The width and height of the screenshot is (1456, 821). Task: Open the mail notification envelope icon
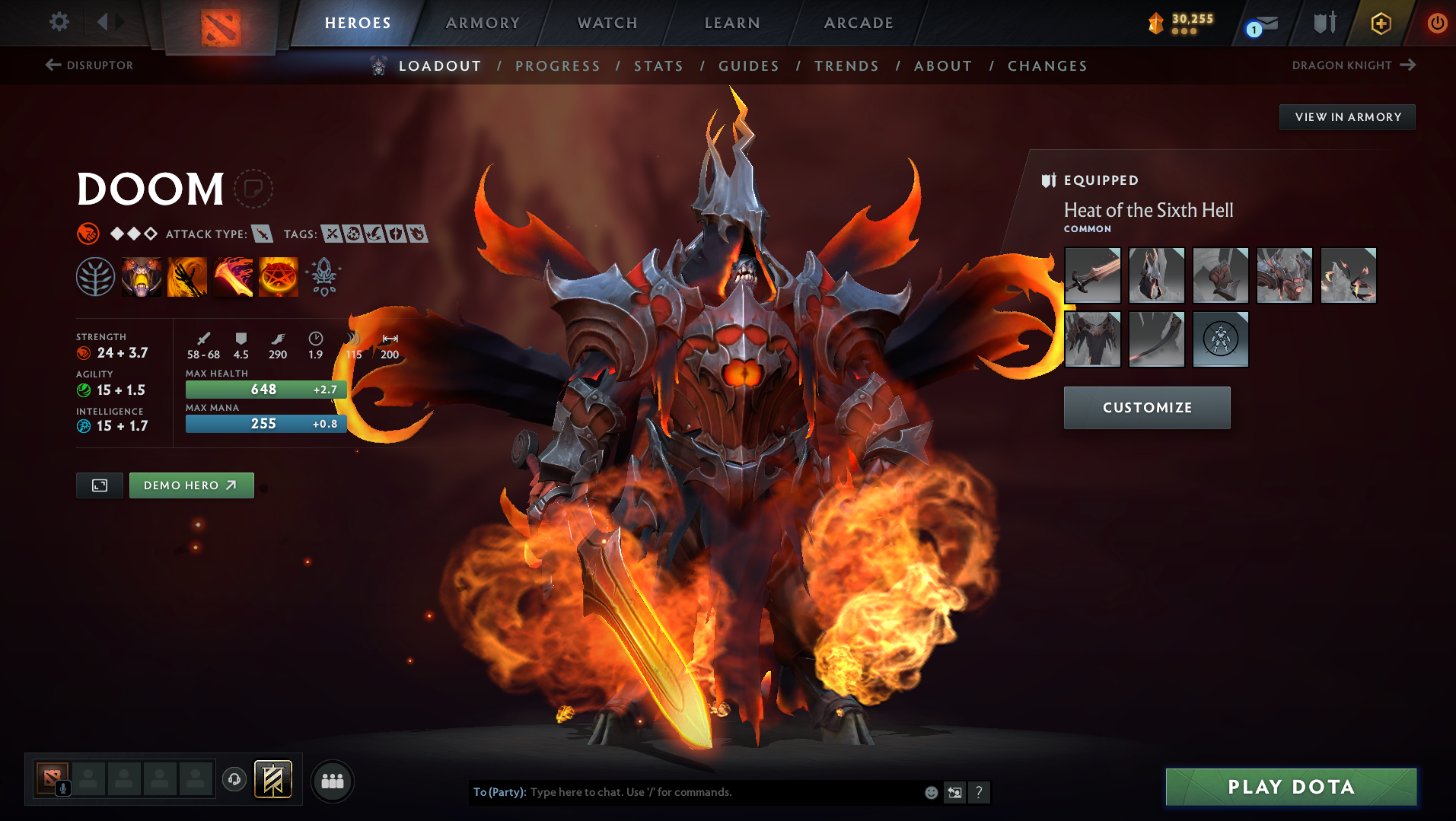(1263, 24)
